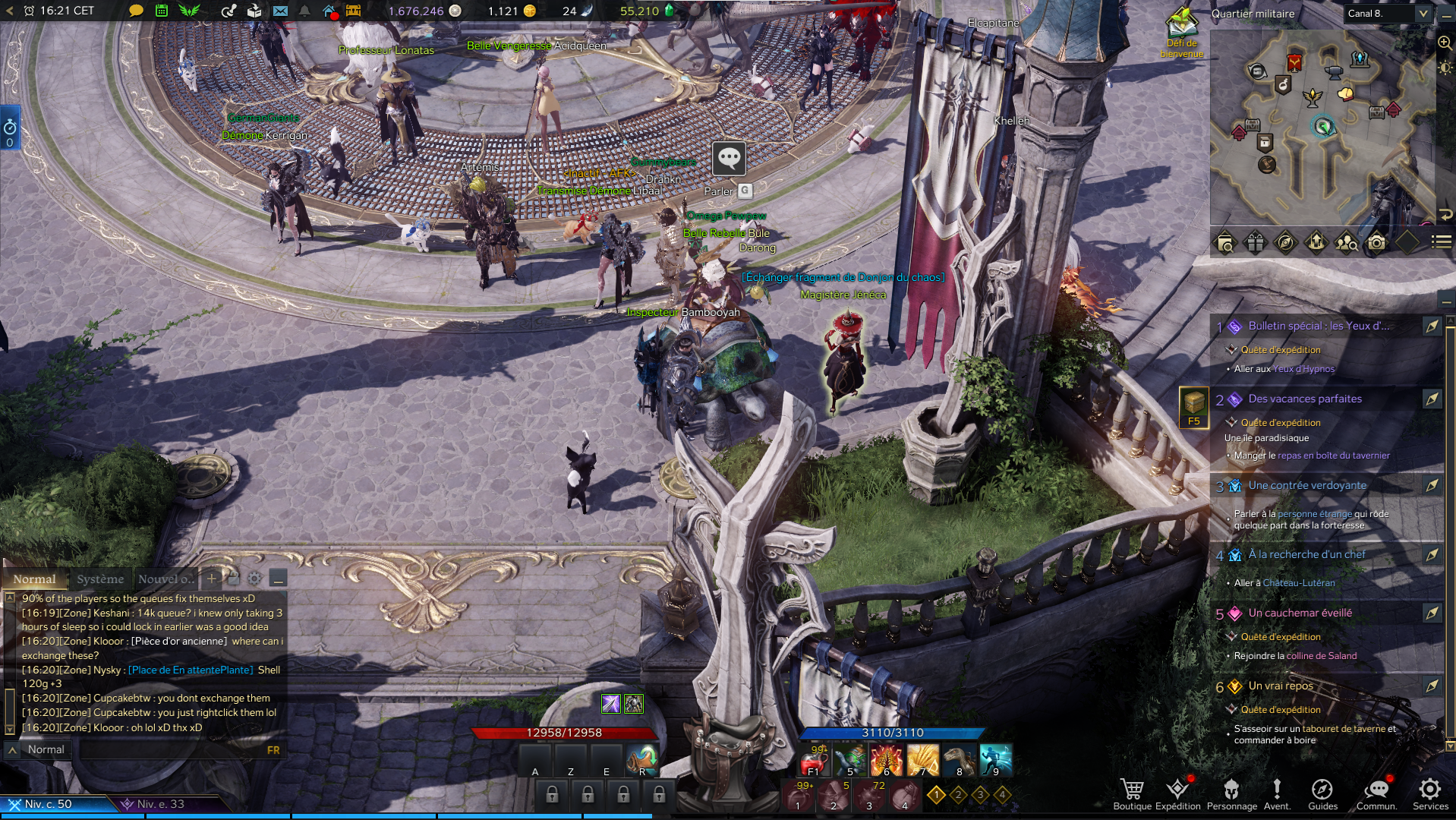
Task: Open the minimap screenshot camera button
Action: (1376, 243)
